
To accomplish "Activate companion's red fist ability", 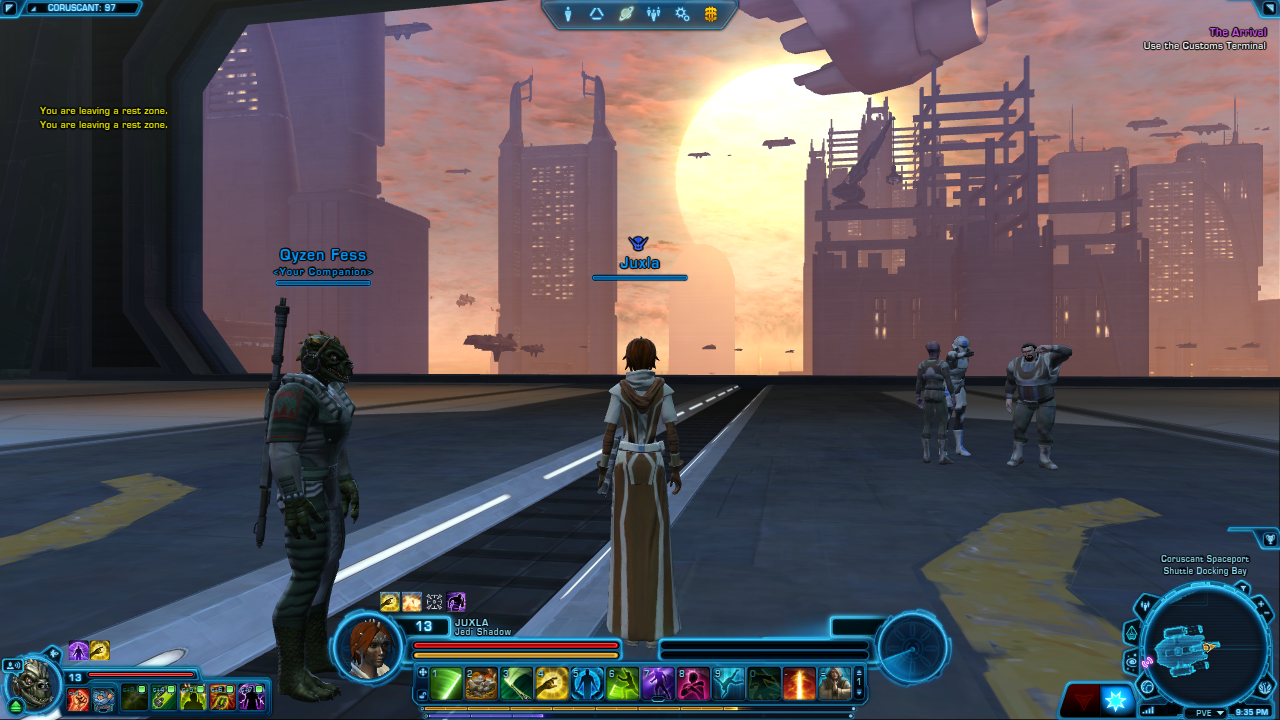I will (79, 698).
